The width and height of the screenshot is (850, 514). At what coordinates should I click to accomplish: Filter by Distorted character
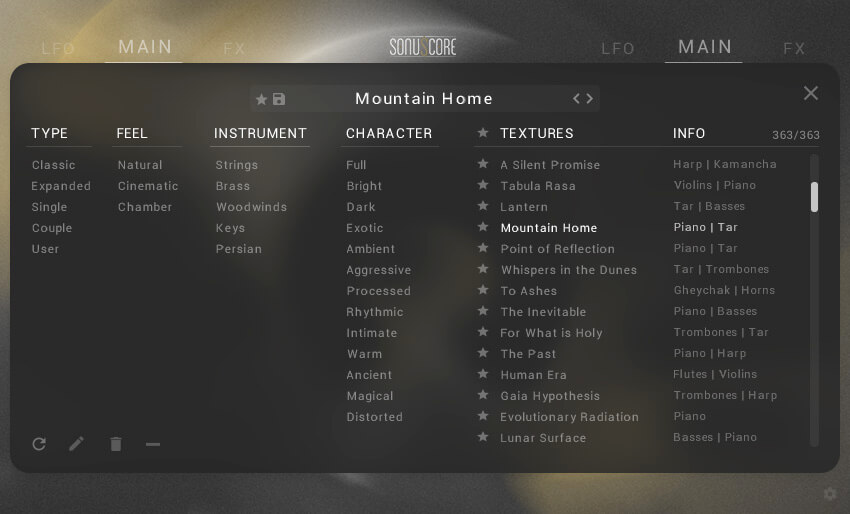(x=374, y=417)
